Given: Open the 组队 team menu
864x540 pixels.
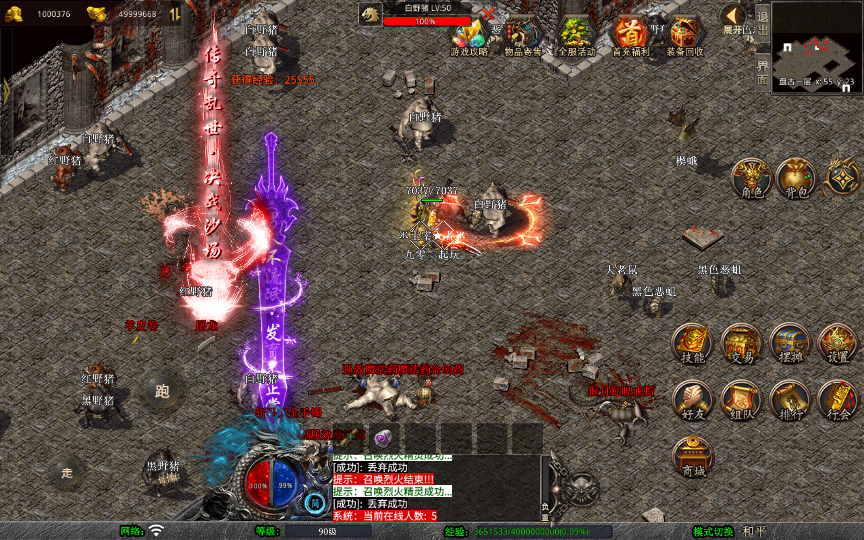Looking at the screenshot, I should (x=741, y=400).
